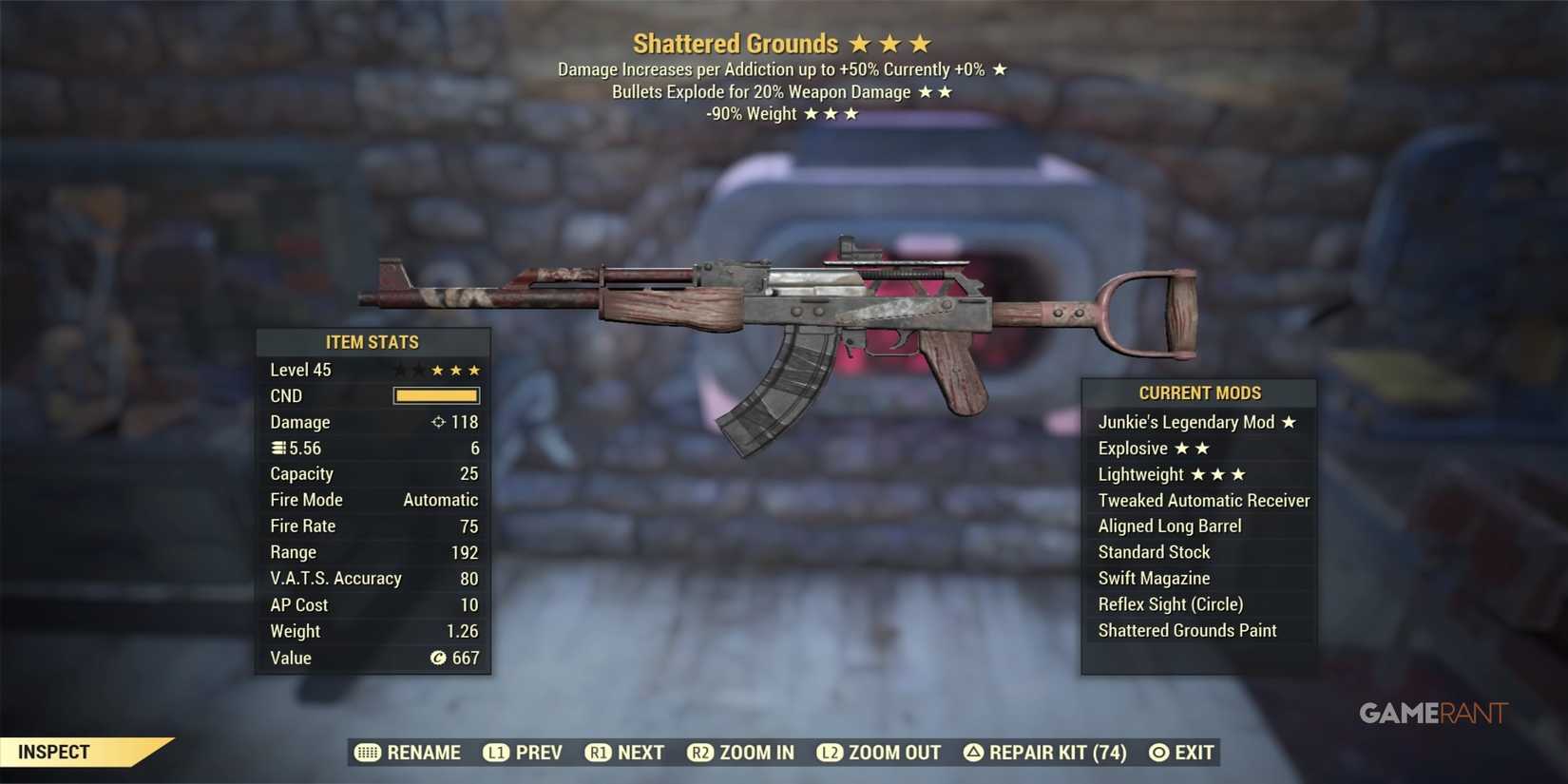Screen dimensions: 1568x784
Task: Click the caps coin icon next to 667
Action: [x=437, y=658]
